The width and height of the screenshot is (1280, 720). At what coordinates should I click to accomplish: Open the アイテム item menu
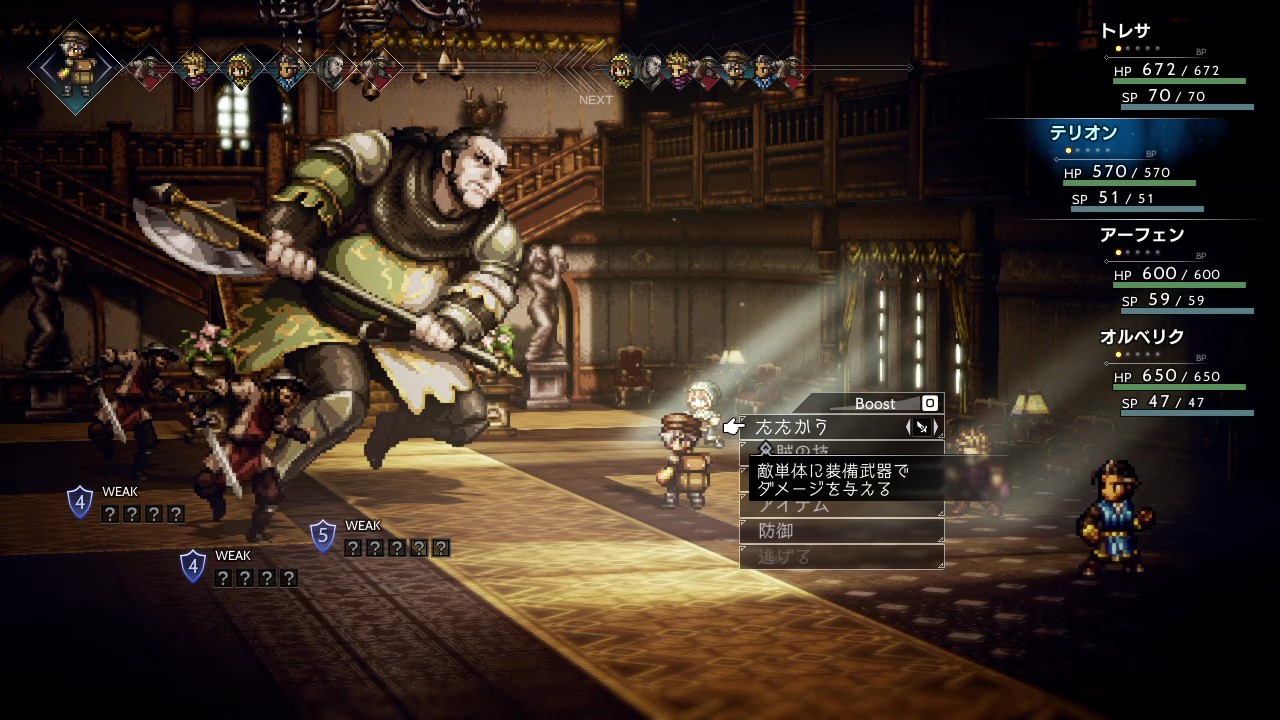coord(800,506)
